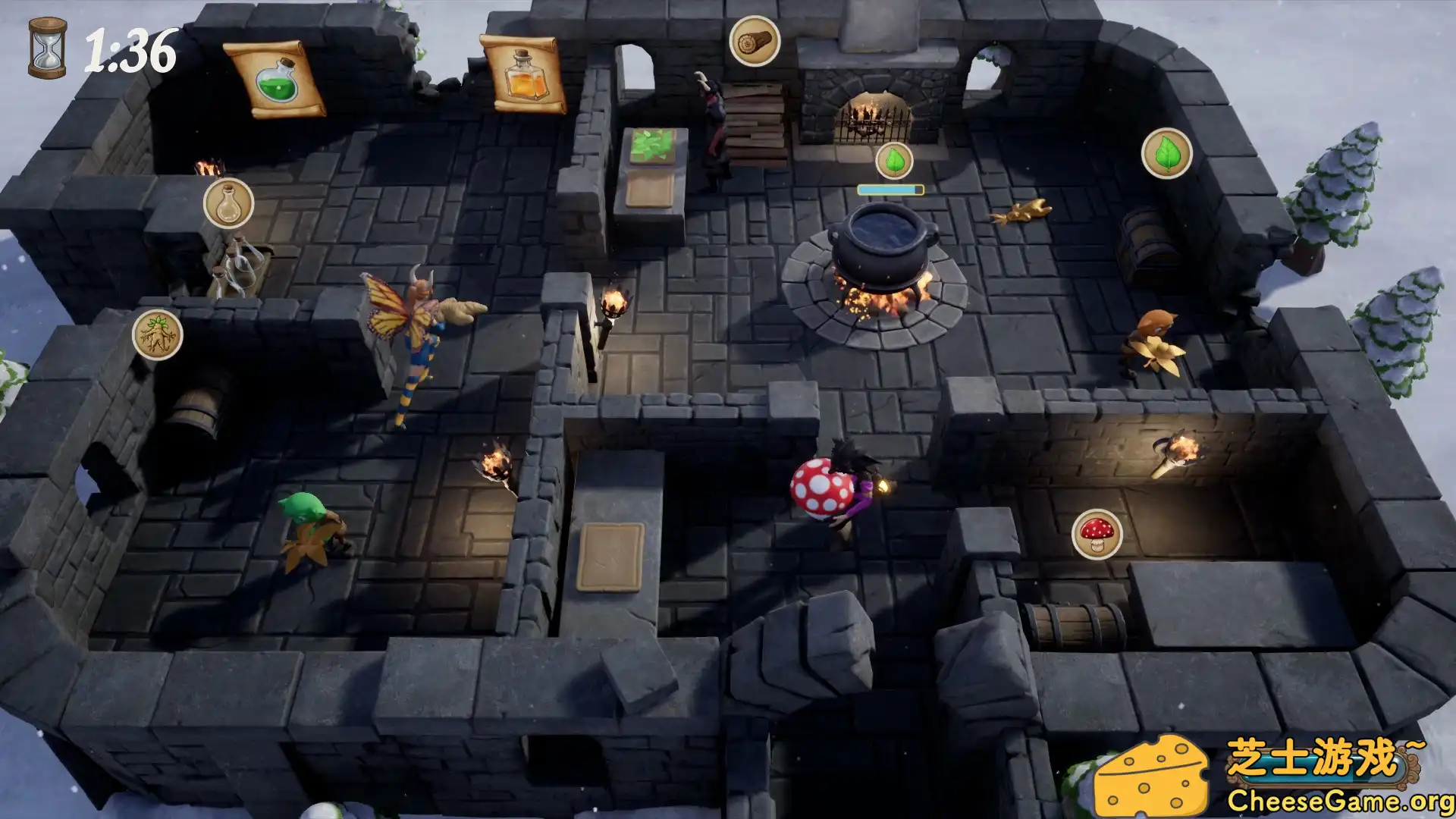The height and width of the screenshot is (819, 1456).
Task: Select the empty bottle ingredient icon
Action: click(227, 203)
